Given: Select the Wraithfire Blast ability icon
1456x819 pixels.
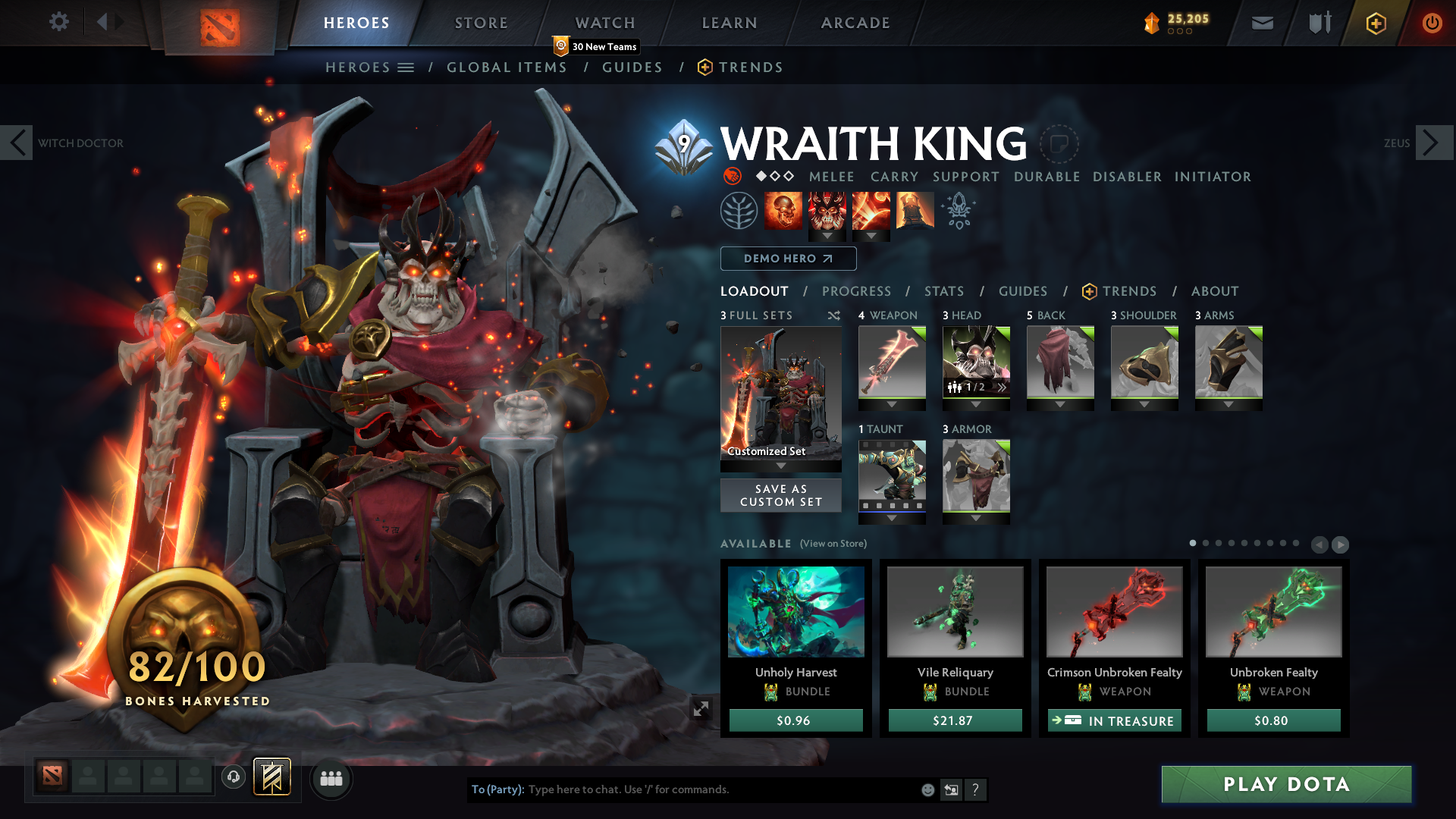Looking at the screenshot, I should pyautogui.click(x=783, y=210).
